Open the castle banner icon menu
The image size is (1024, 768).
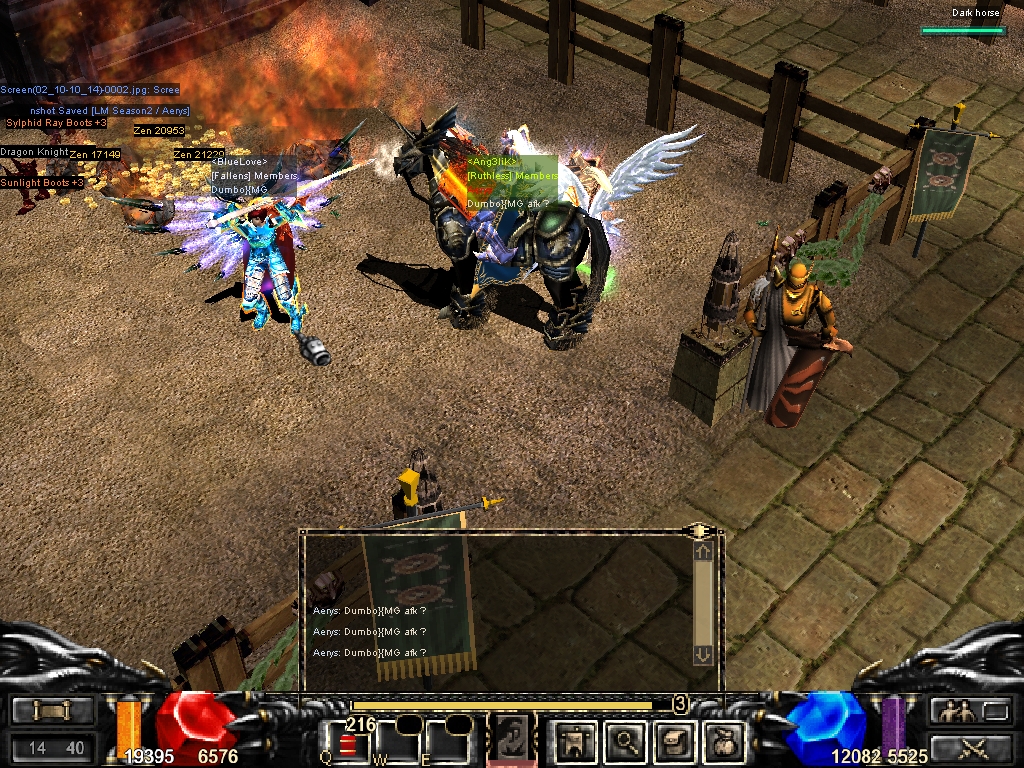tap(577, 742)
